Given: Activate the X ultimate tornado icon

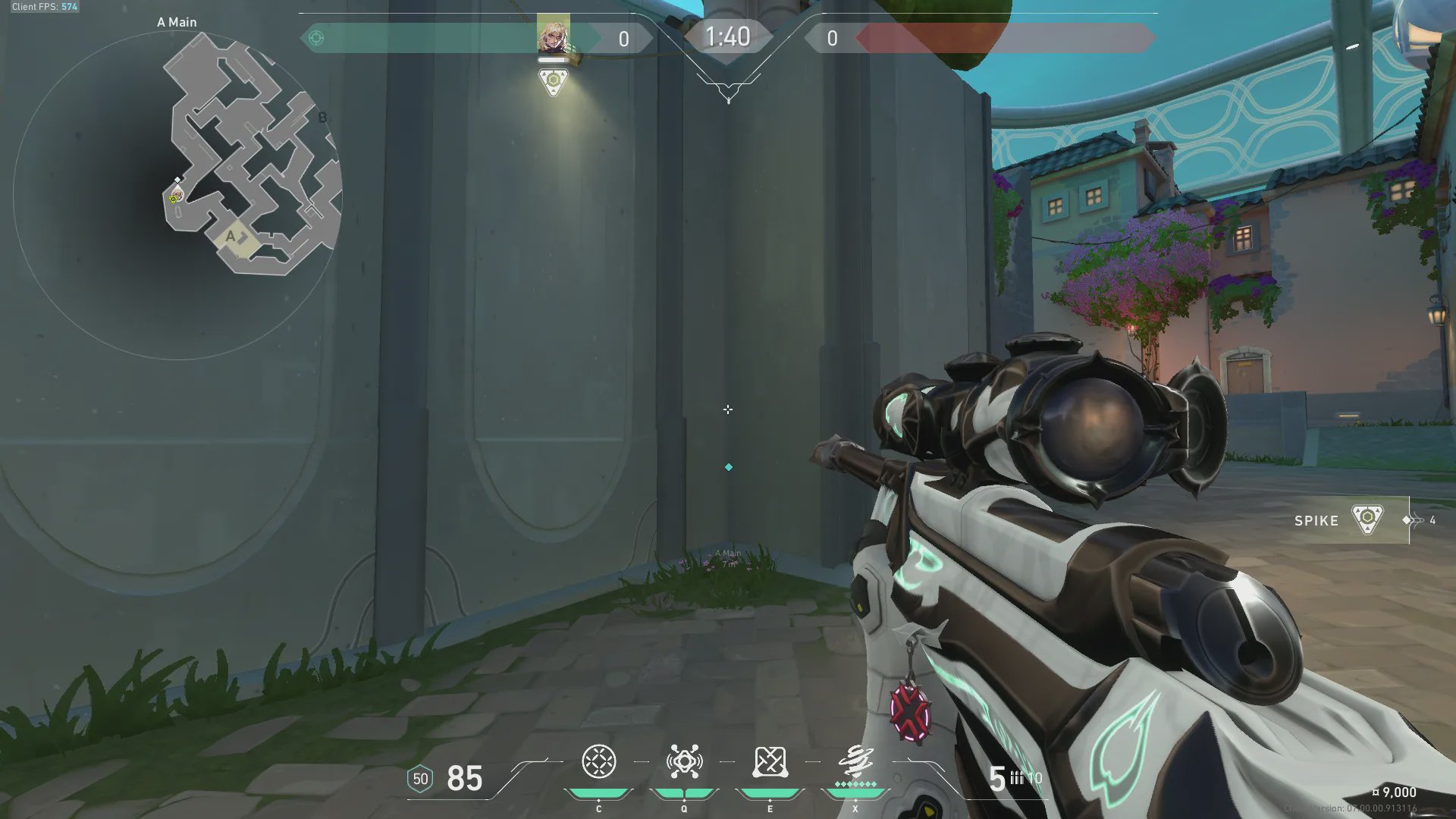Looking at the screenshot, I should [855, 761].
